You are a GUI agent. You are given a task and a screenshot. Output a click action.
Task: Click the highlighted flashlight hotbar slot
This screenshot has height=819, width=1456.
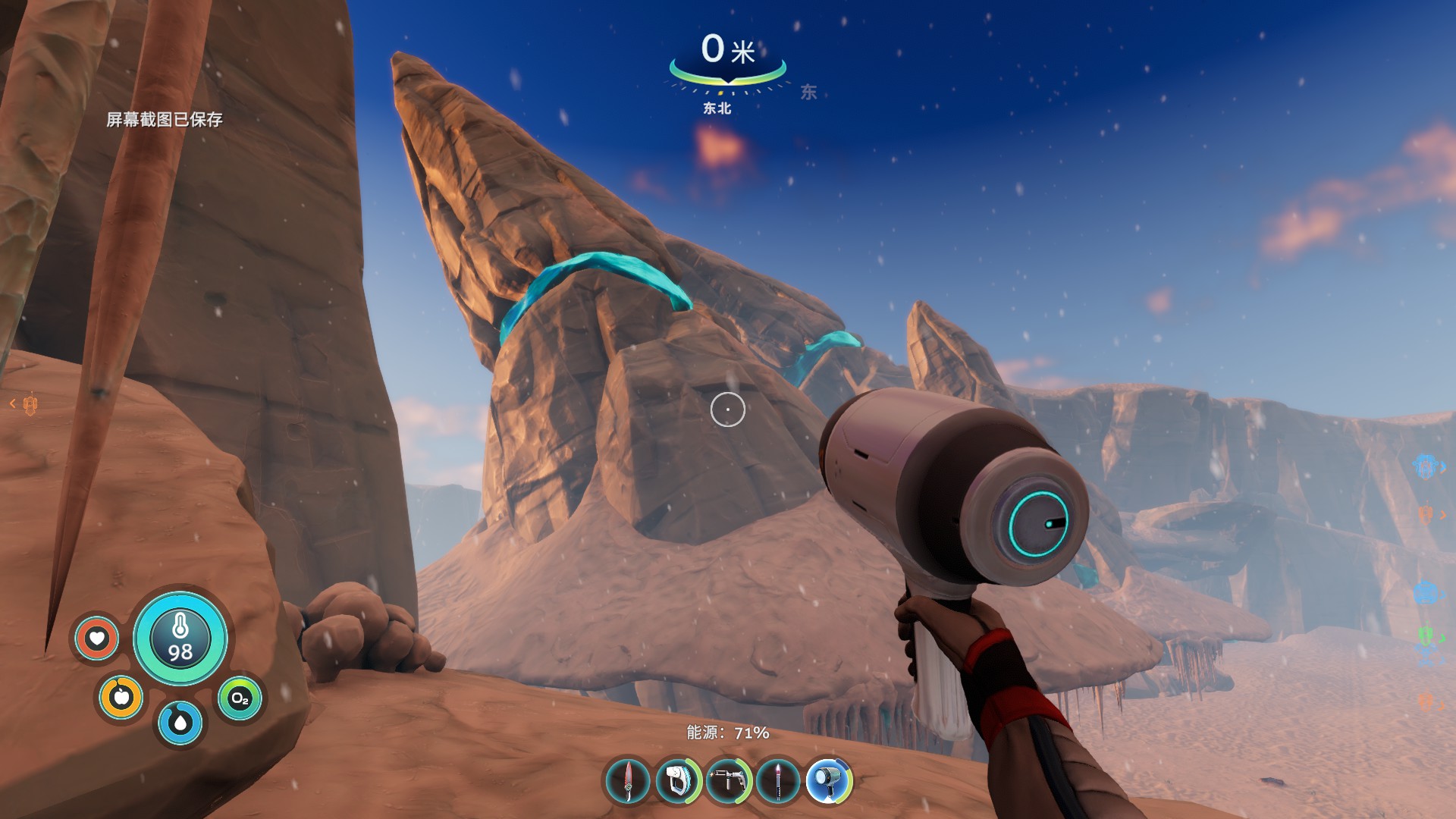pyautogui.click(x=829, y=780)
